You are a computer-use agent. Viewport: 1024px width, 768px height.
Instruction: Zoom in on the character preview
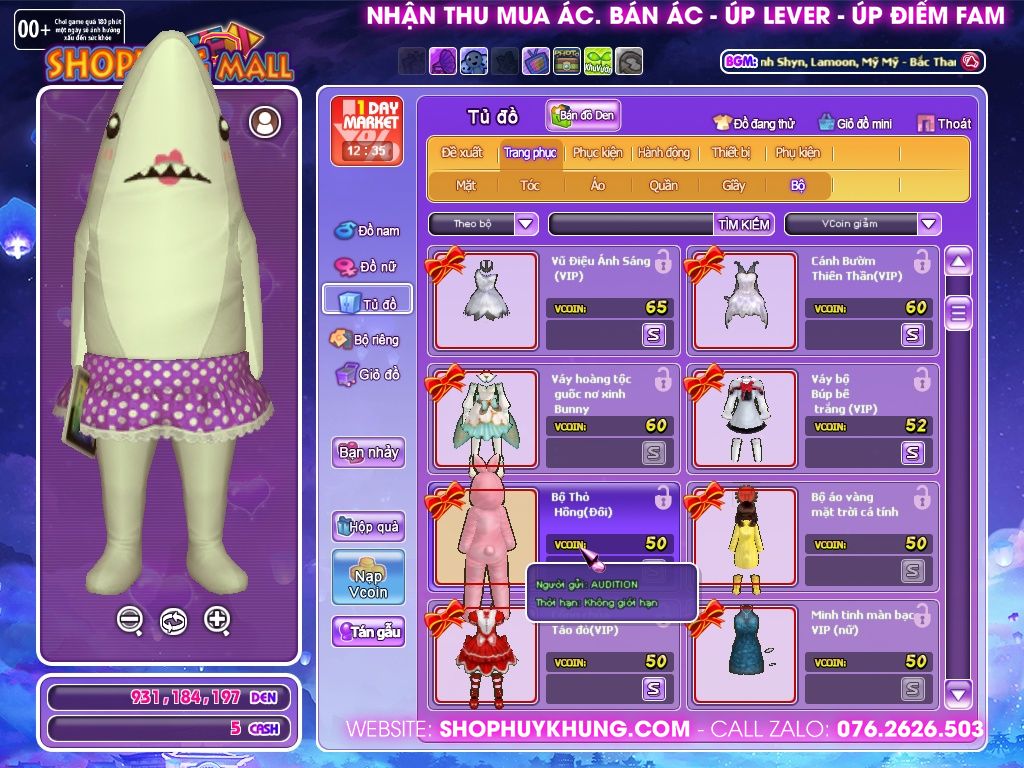[x=217, y=620]
